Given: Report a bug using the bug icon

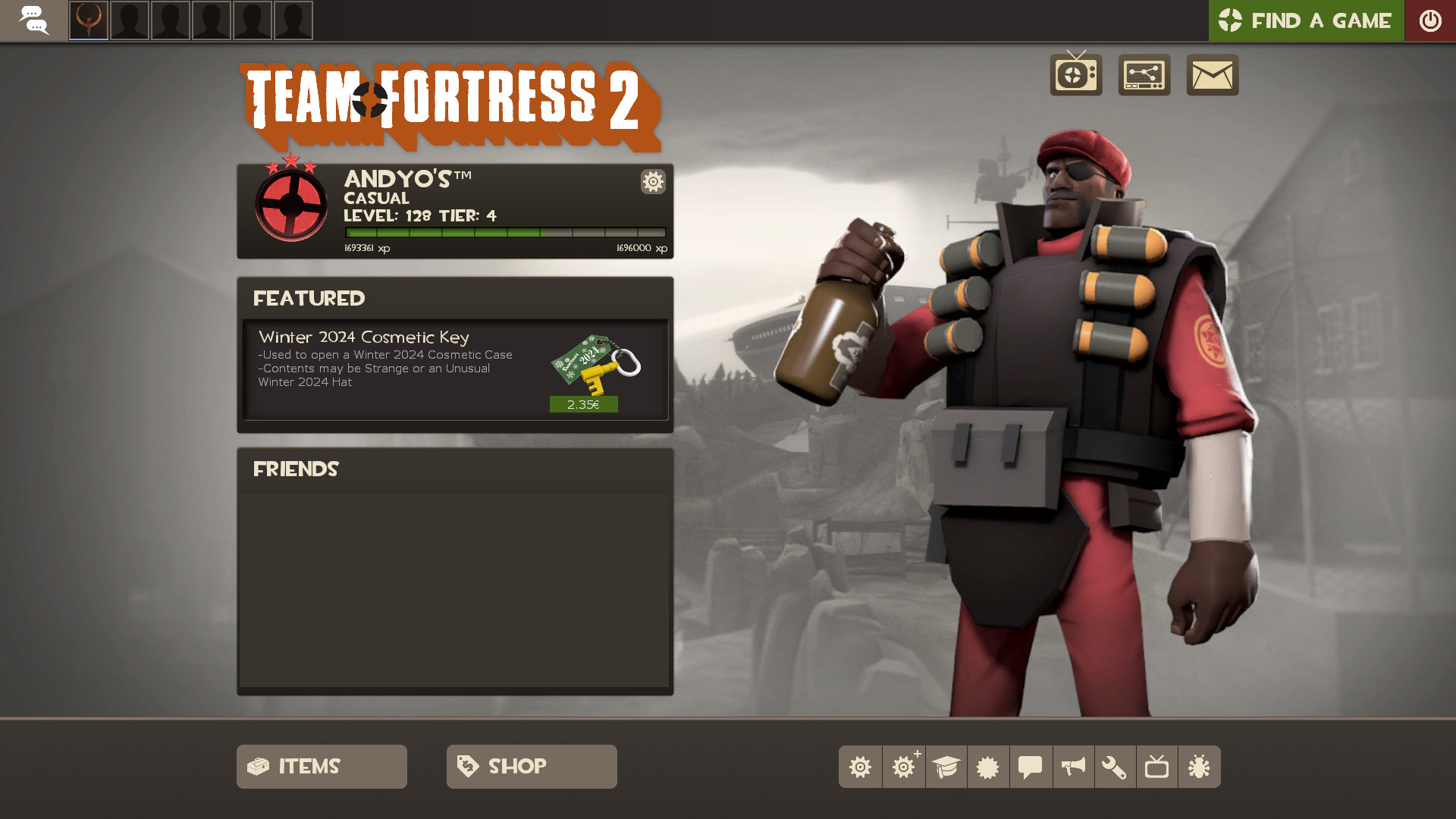Looking at the screenshot, I should point(1200,766).
